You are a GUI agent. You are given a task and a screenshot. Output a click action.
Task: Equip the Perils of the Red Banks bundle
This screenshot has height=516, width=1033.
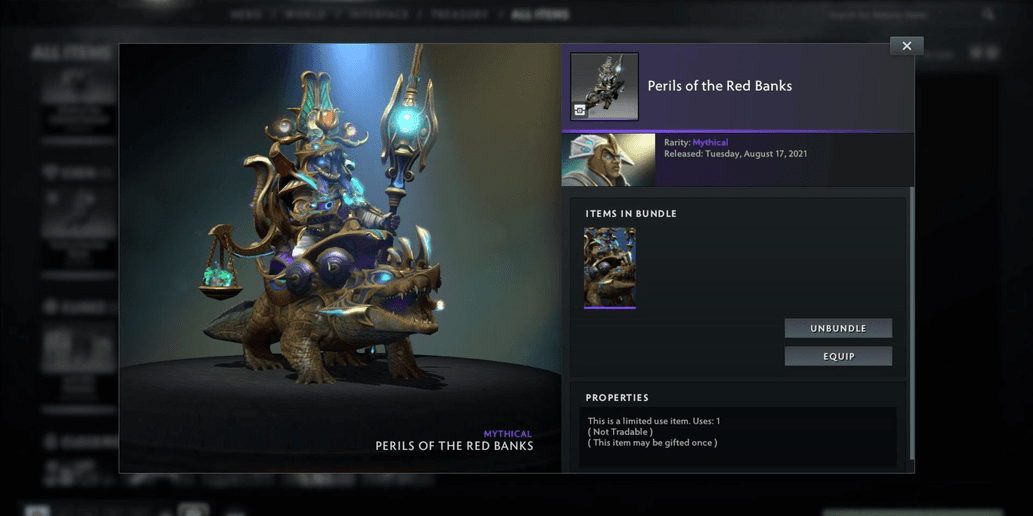tap(838, 356)
